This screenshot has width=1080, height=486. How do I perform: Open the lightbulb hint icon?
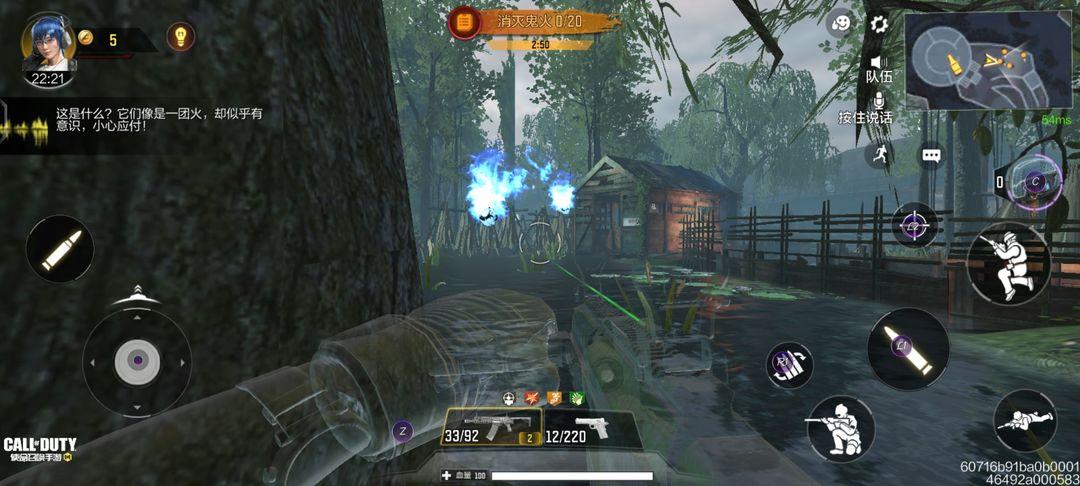click(180, 37)
